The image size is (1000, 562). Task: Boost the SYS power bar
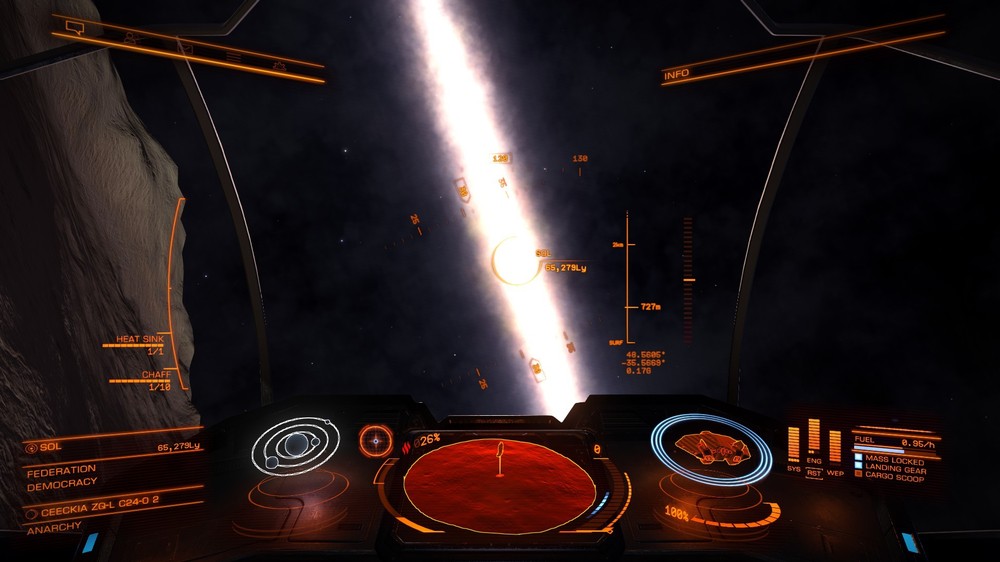pyautogui.click(x=794, y=445)
